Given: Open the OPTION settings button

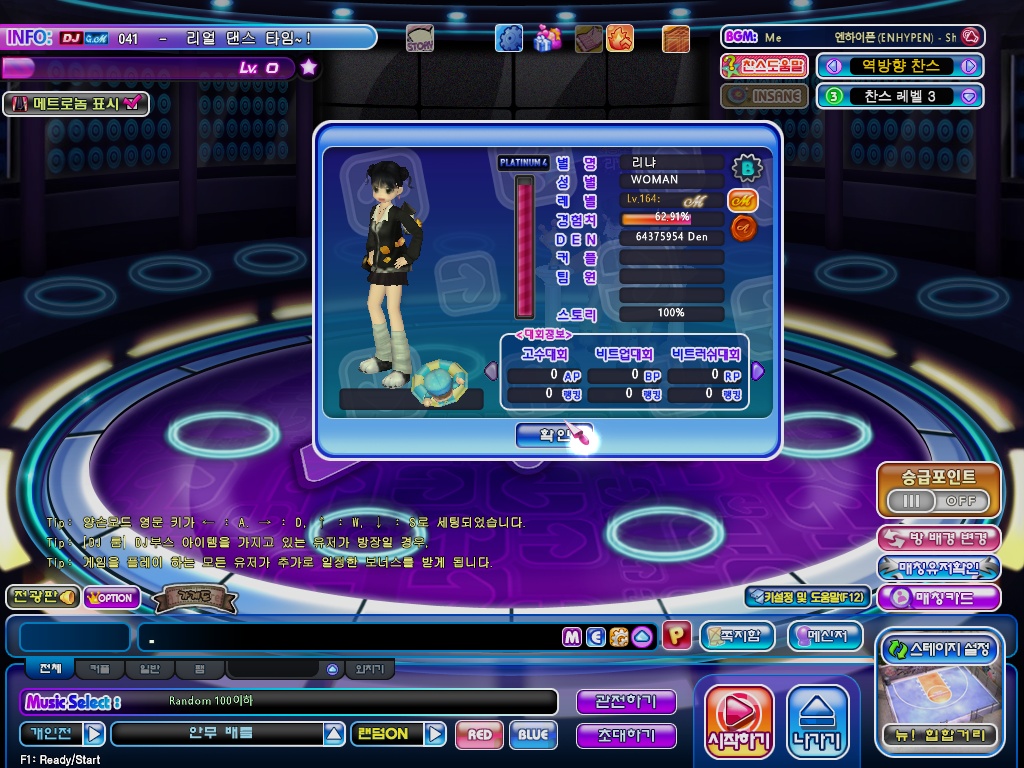Looking at the screenshot, I should click(111, 598).
